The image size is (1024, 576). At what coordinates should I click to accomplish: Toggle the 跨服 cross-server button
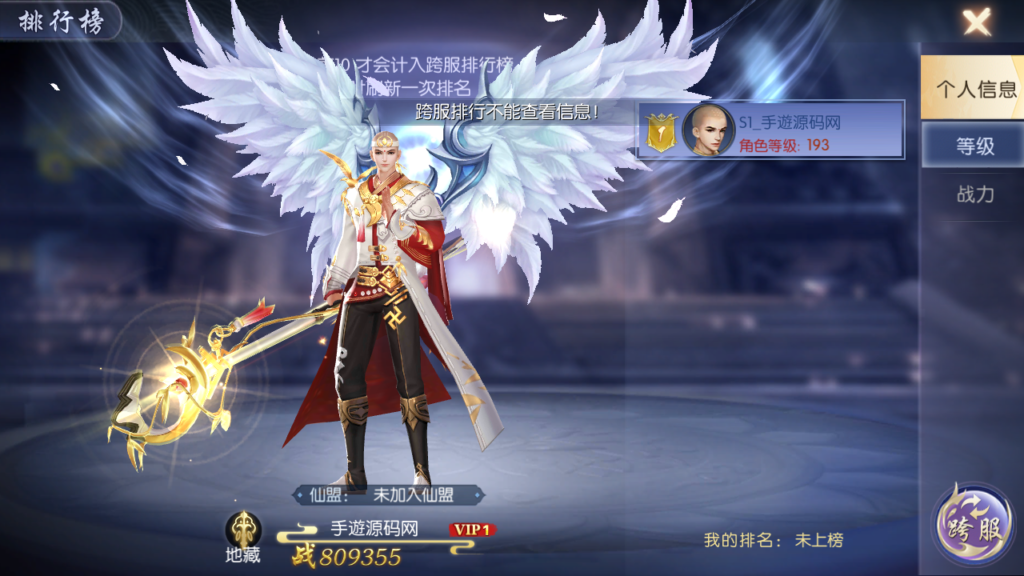click(969, 528)
